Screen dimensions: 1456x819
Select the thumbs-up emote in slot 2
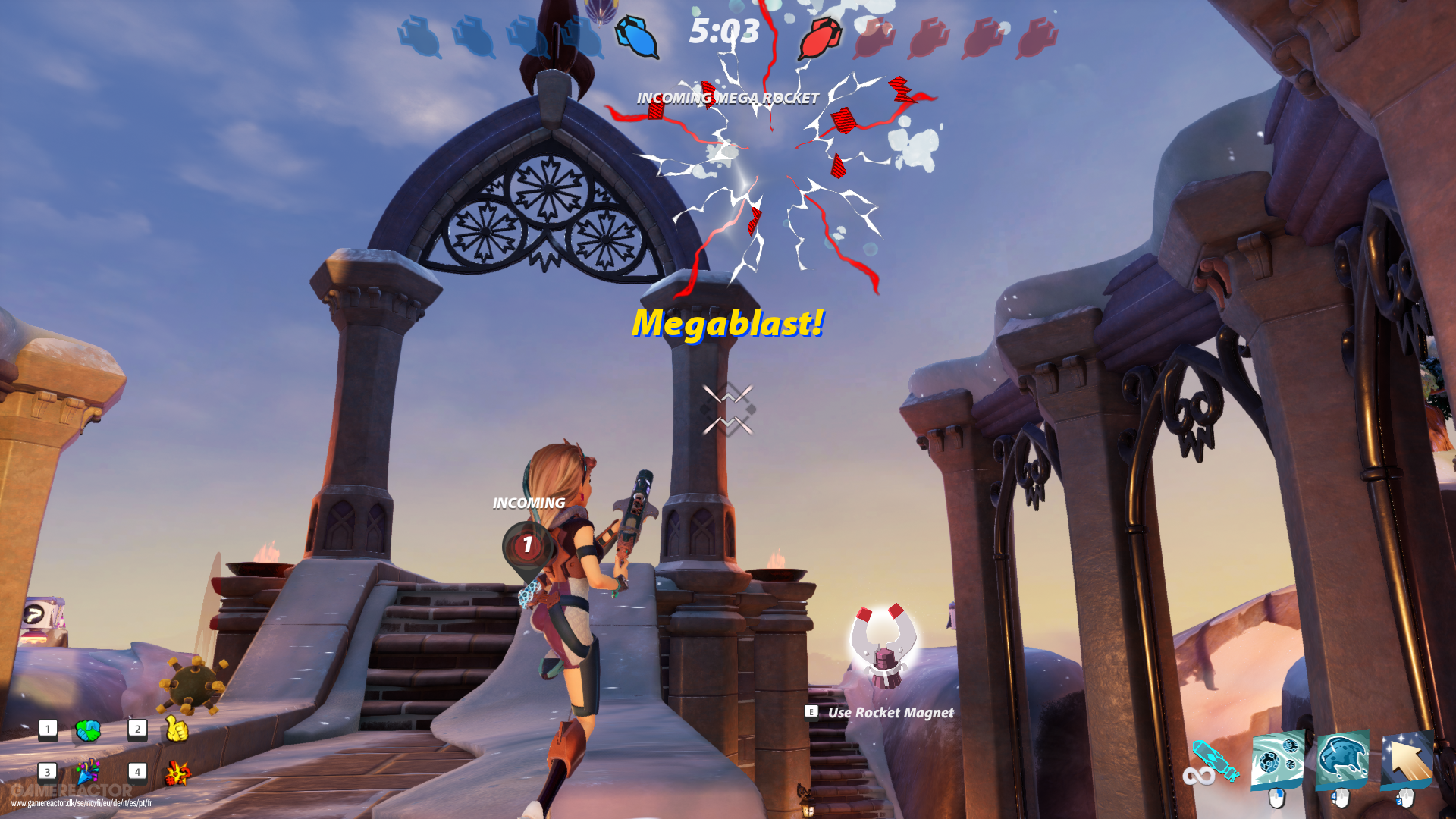point(176,730)
